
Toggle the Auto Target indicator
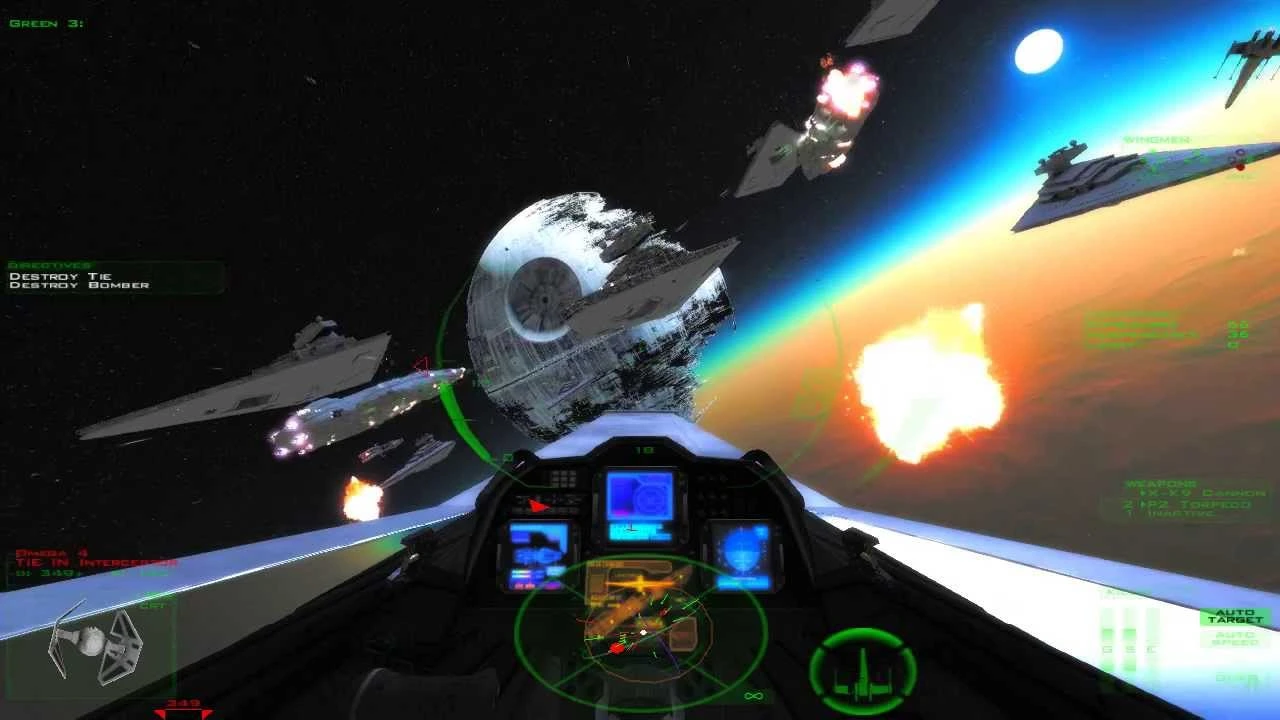pyautogui.click(x=1235, y=617)
